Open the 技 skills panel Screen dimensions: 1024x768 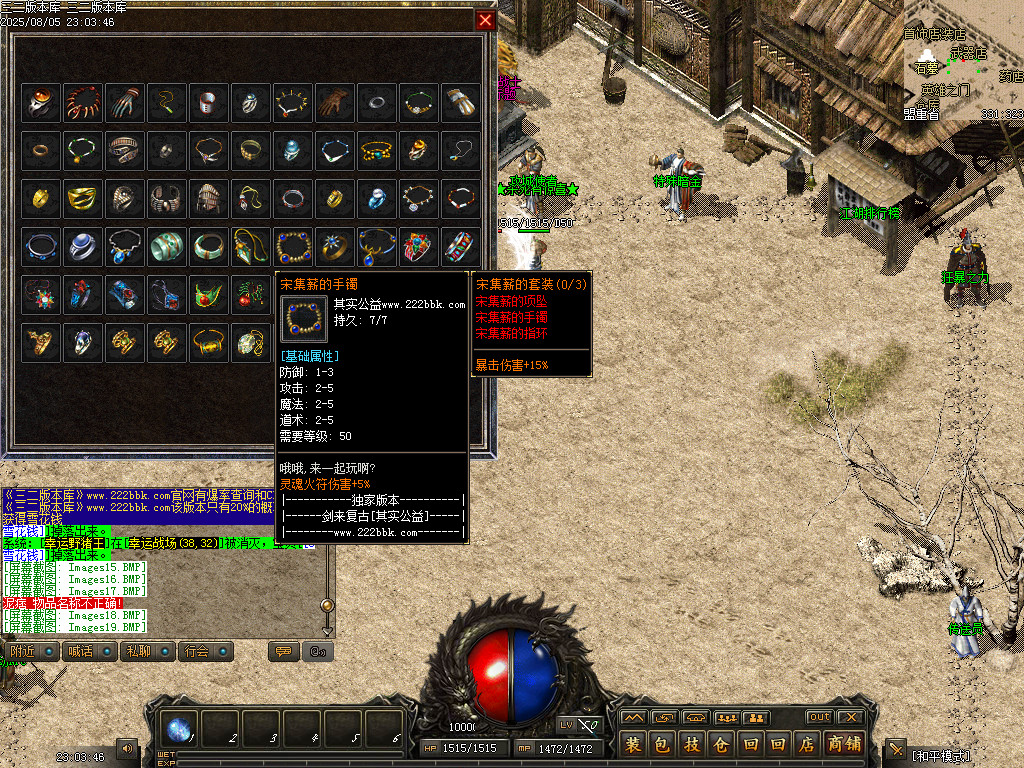[x=691, y=744]
